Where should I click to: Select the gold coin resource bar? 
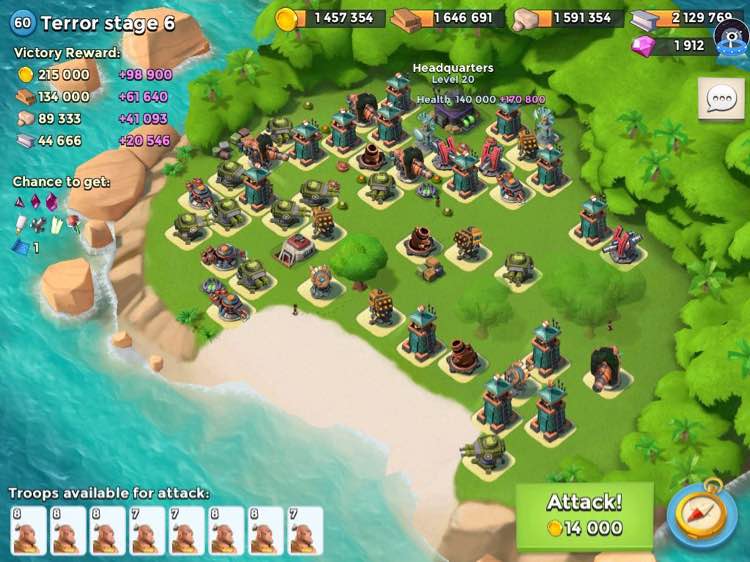pos(330,18)
